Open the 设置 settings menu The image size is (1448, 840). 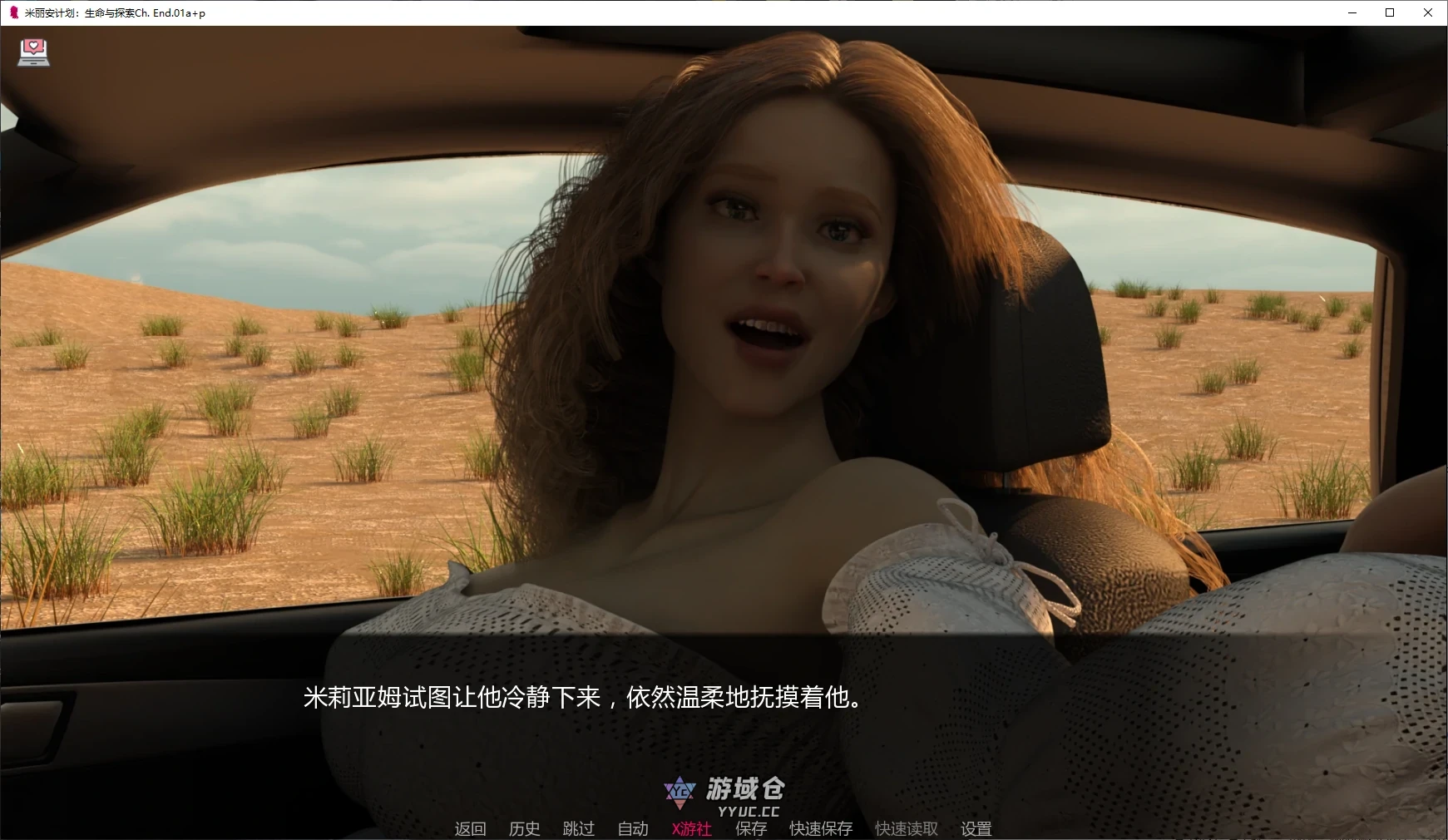(x=976, y=828)
